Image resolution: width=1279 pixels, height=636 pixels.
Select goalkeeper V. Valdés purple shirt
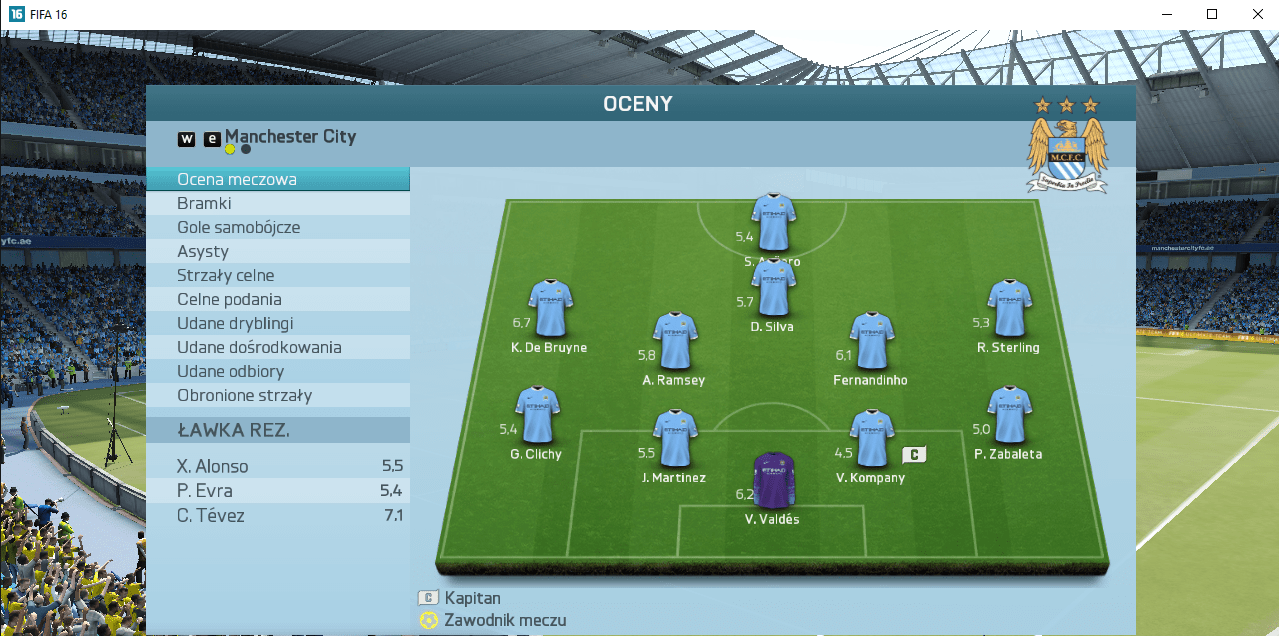point(773,480)
